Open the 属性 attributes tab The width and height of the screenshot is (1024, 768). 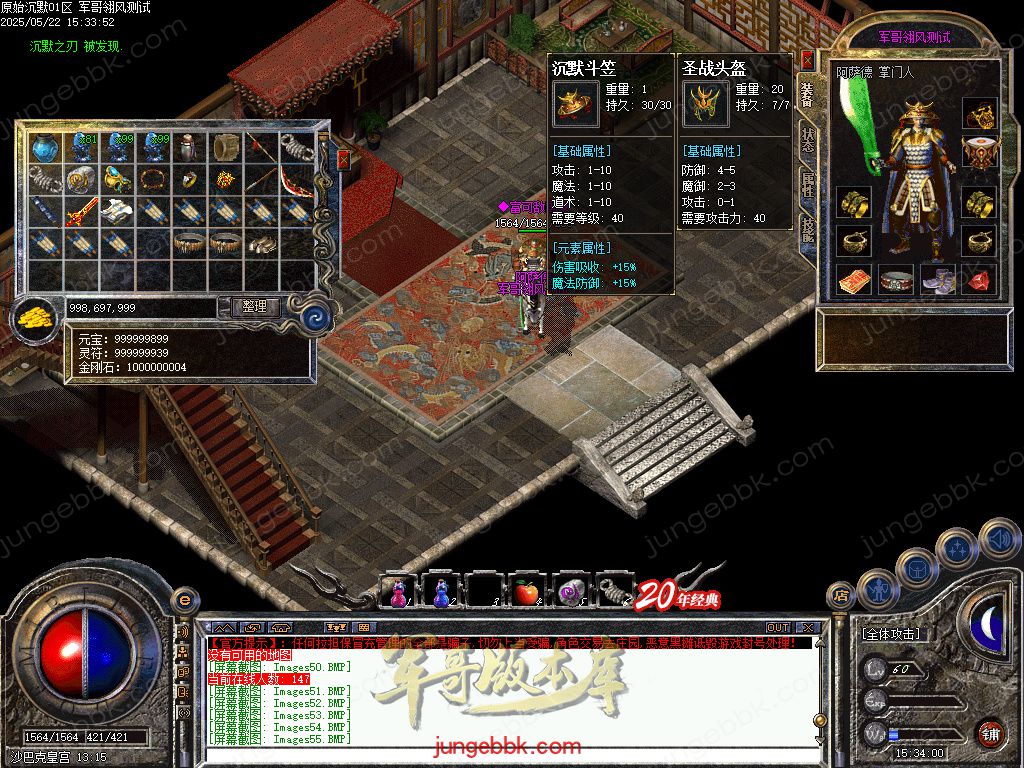(x=808, y=184)
